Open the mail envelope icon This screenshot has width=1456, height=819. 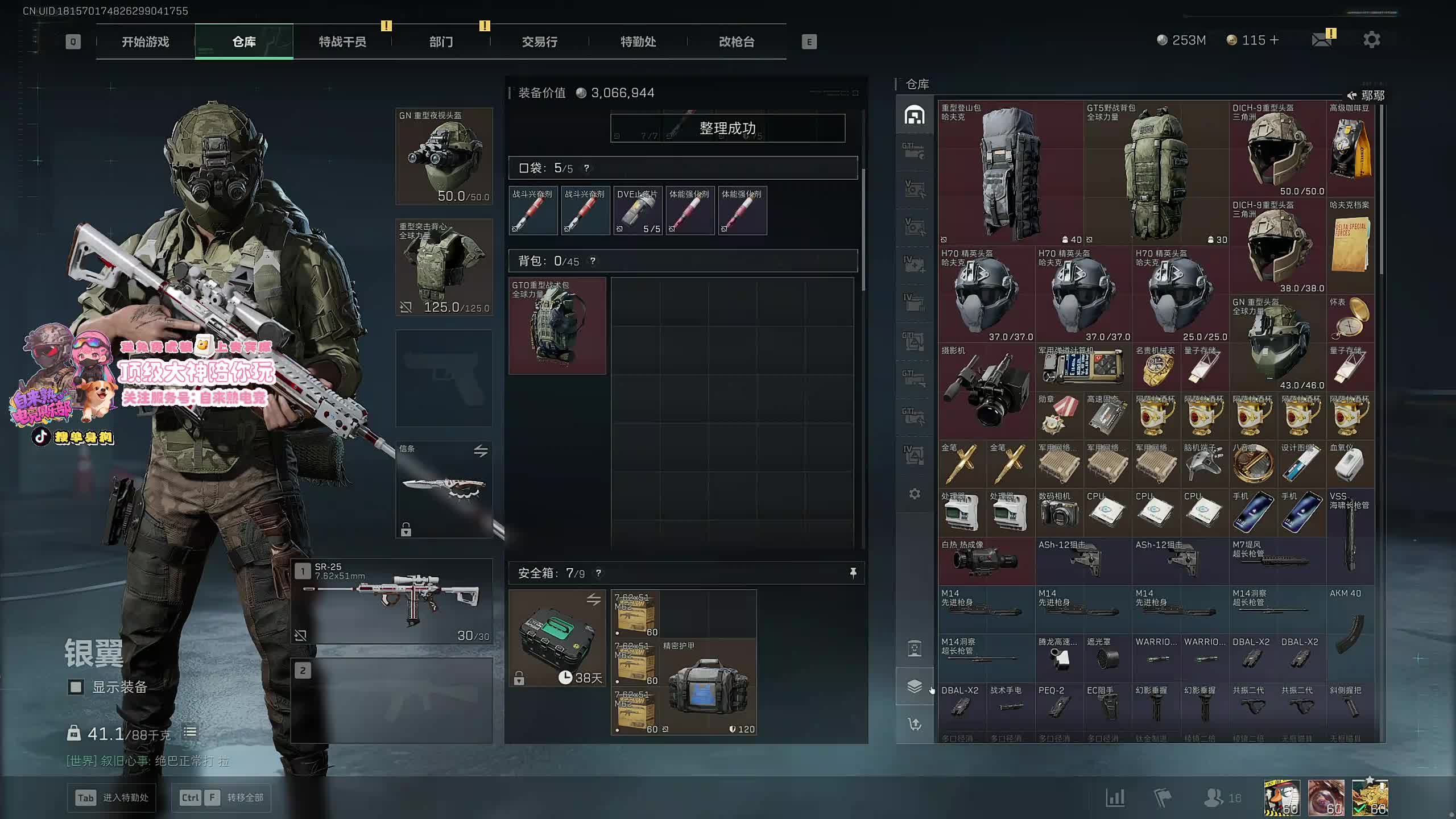pos(1321,40)
